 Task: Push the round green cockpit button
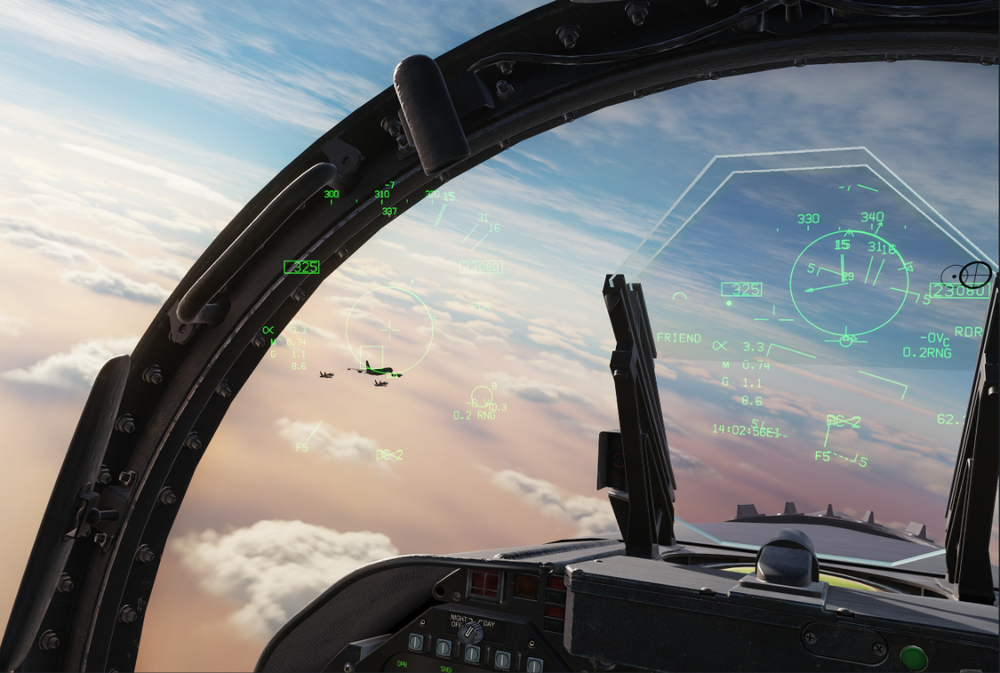click(913, 657)
